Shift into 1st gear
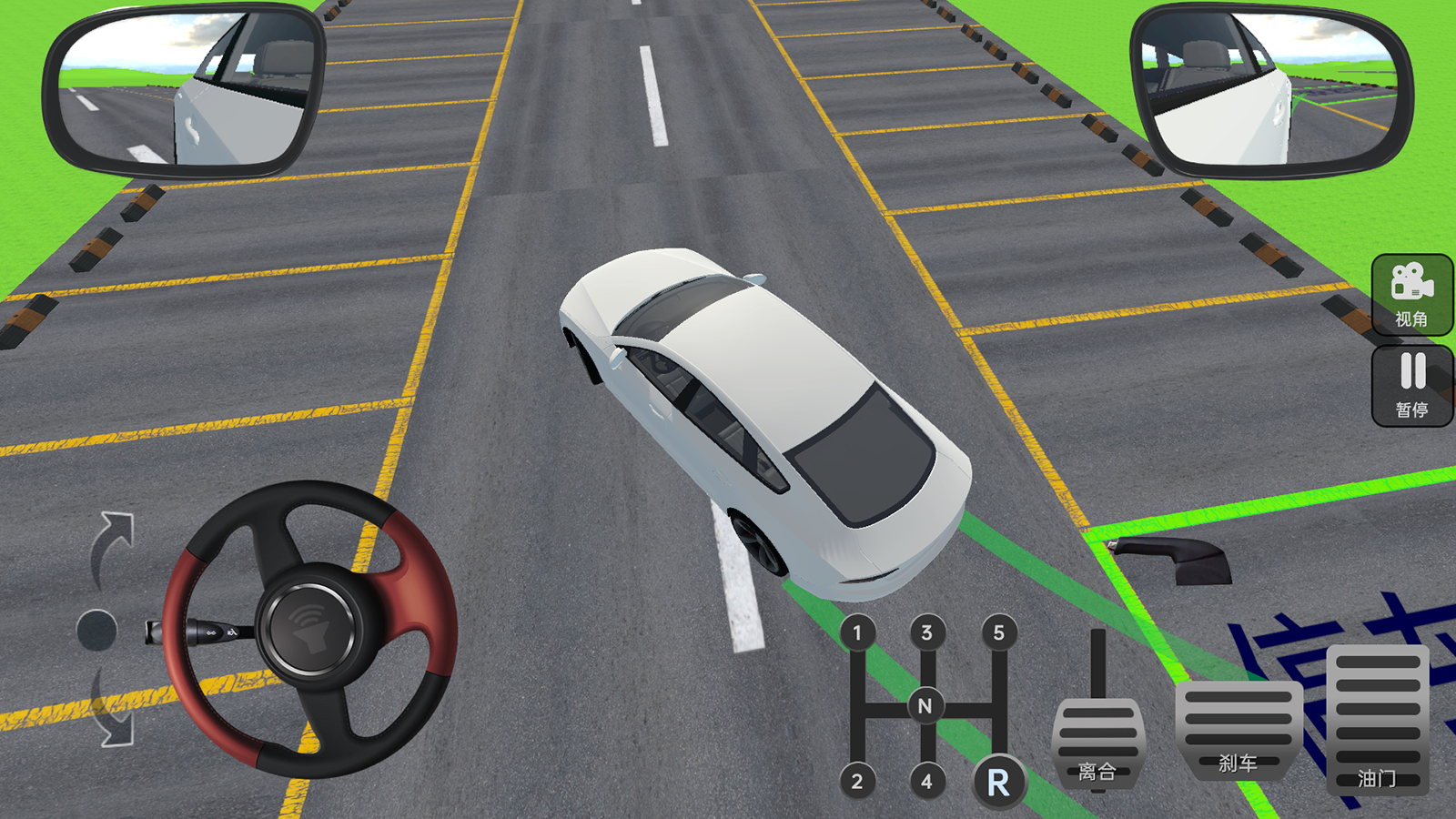Screen dimensions: 1456x819 pyautogui.click(x=856, y=632)
